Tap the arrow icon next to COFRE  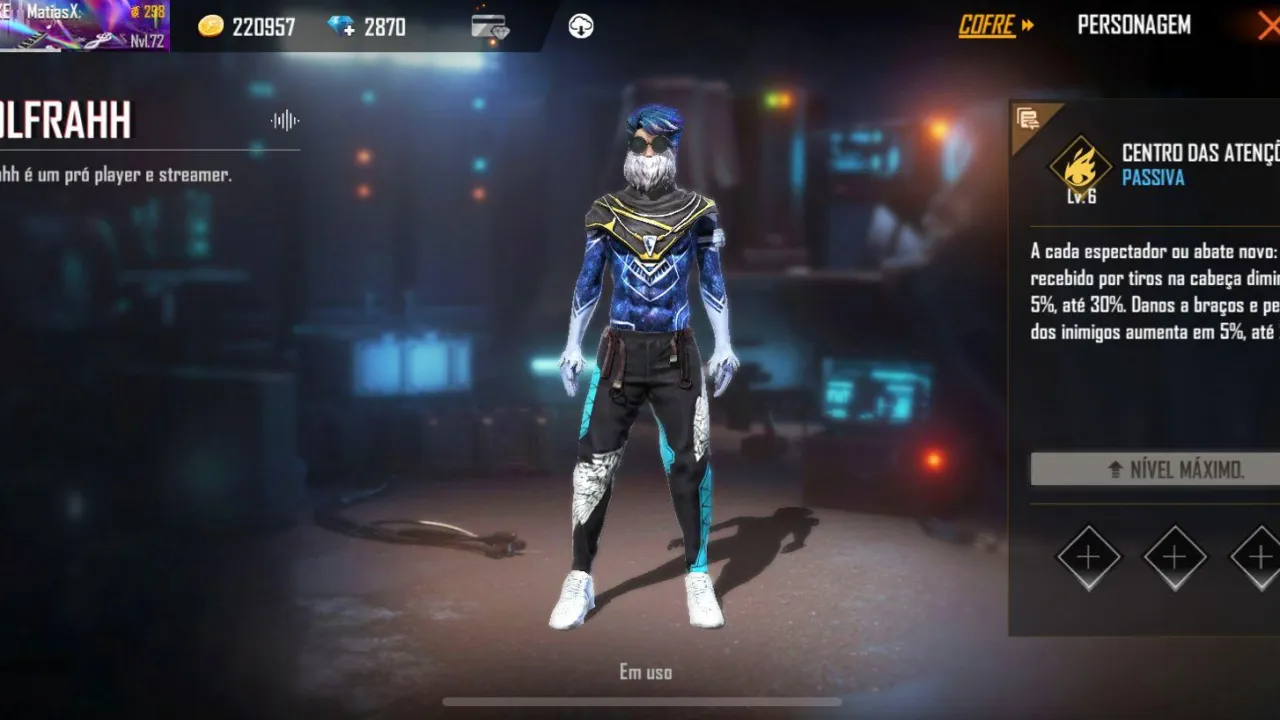coord(1028,25)
